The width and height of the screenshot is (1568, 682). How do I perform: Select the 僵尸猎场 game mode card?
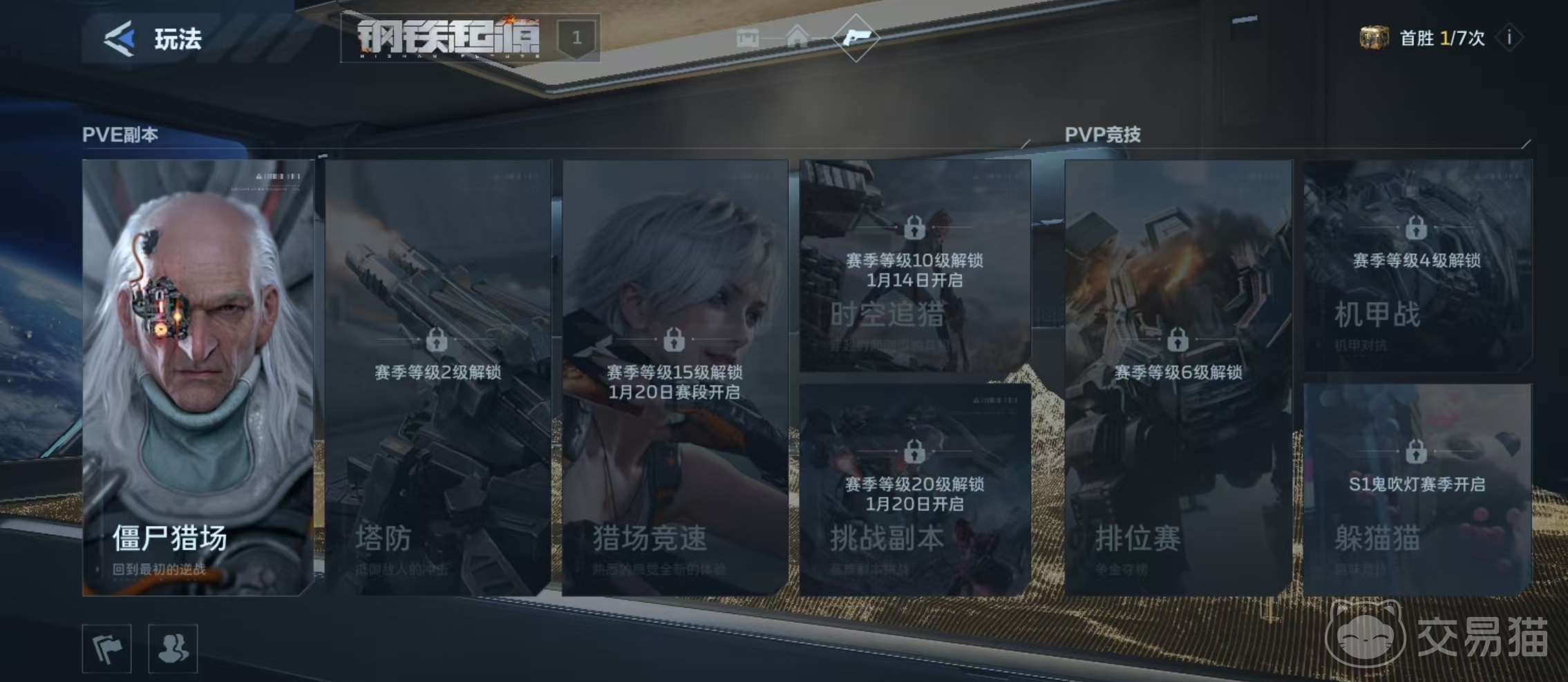click(198, 377)
